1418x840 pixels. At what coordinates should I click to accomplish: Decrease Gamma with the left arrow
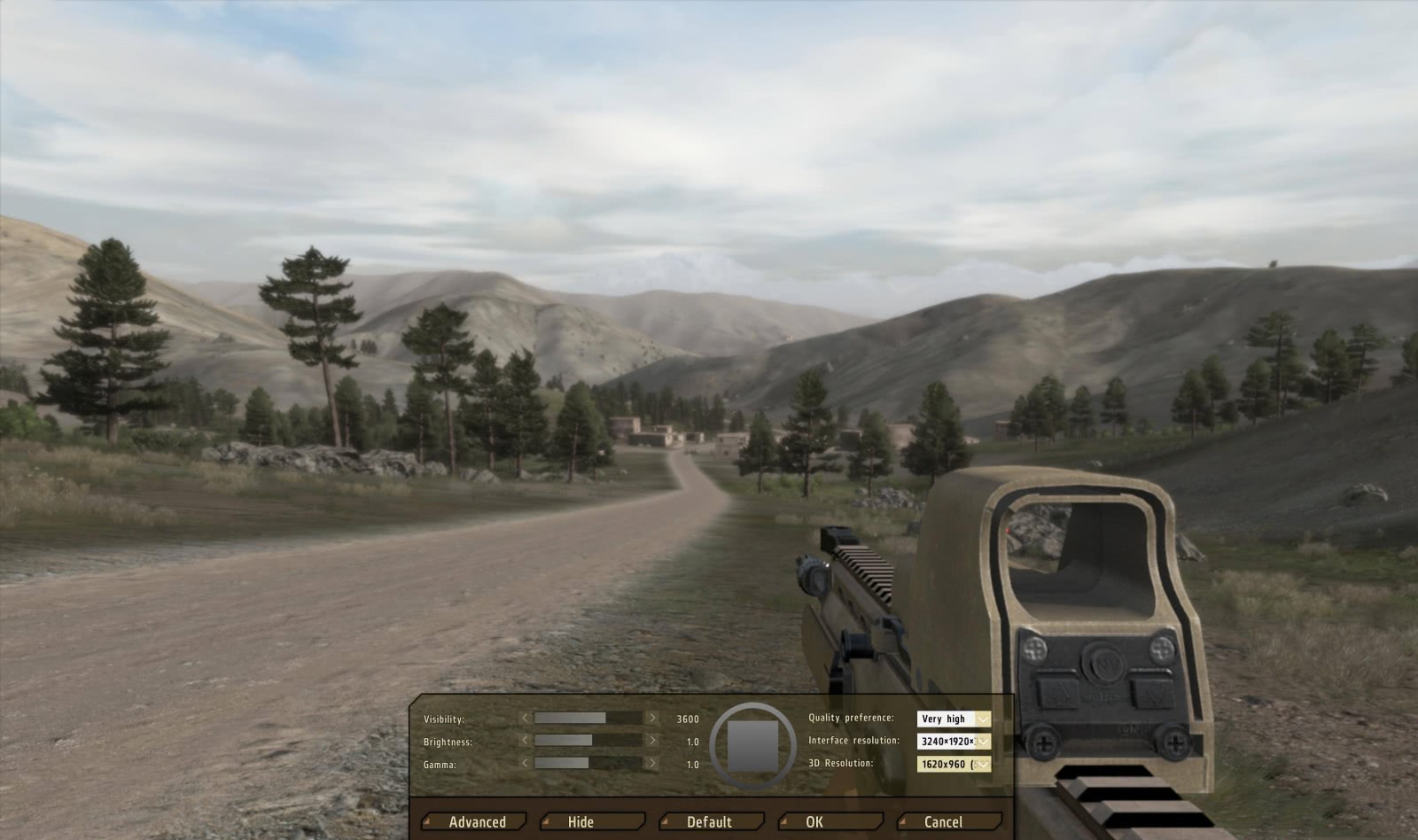click(525, 763)
